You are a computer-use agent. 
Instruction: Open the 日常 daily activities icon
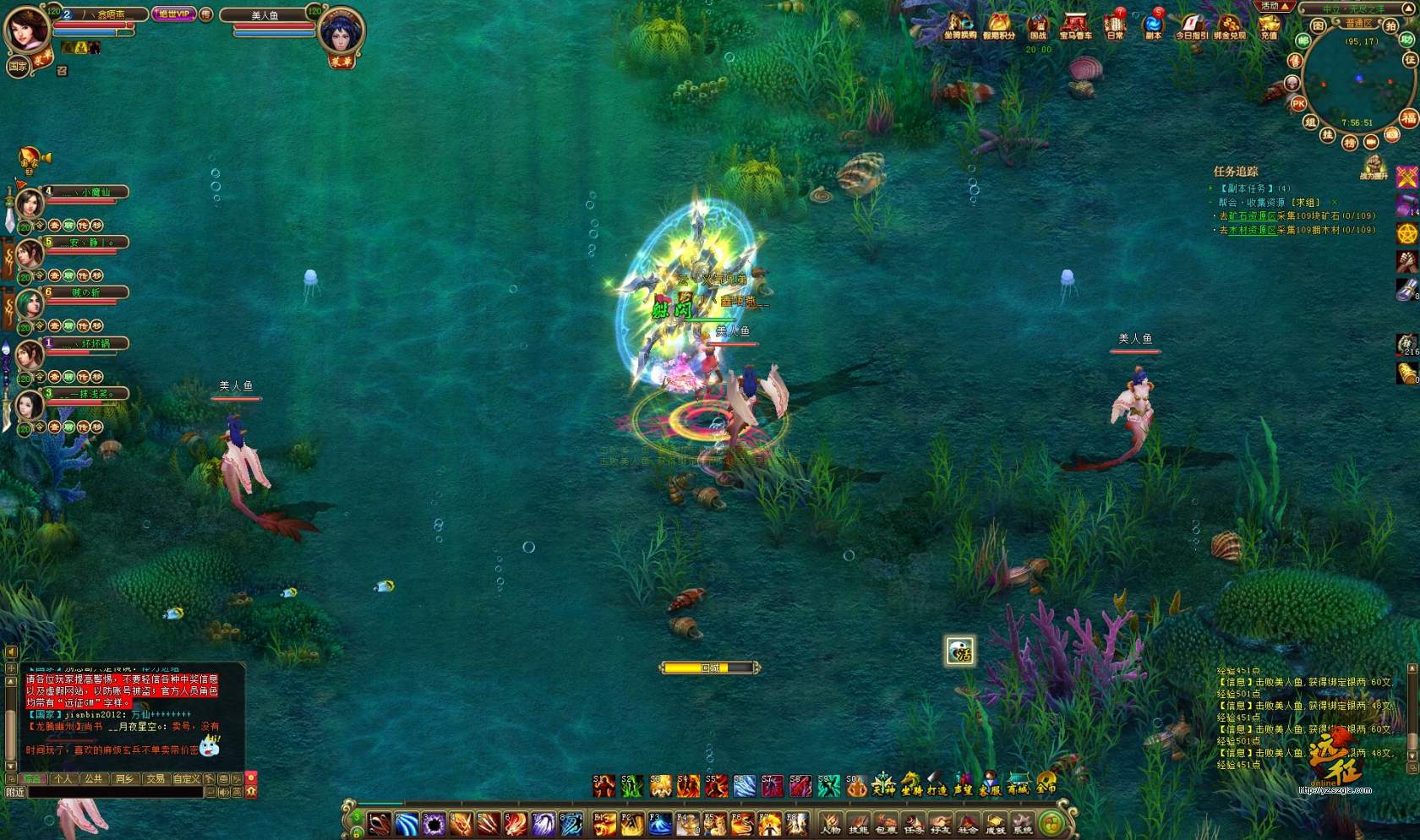[x=1115, y=25]
